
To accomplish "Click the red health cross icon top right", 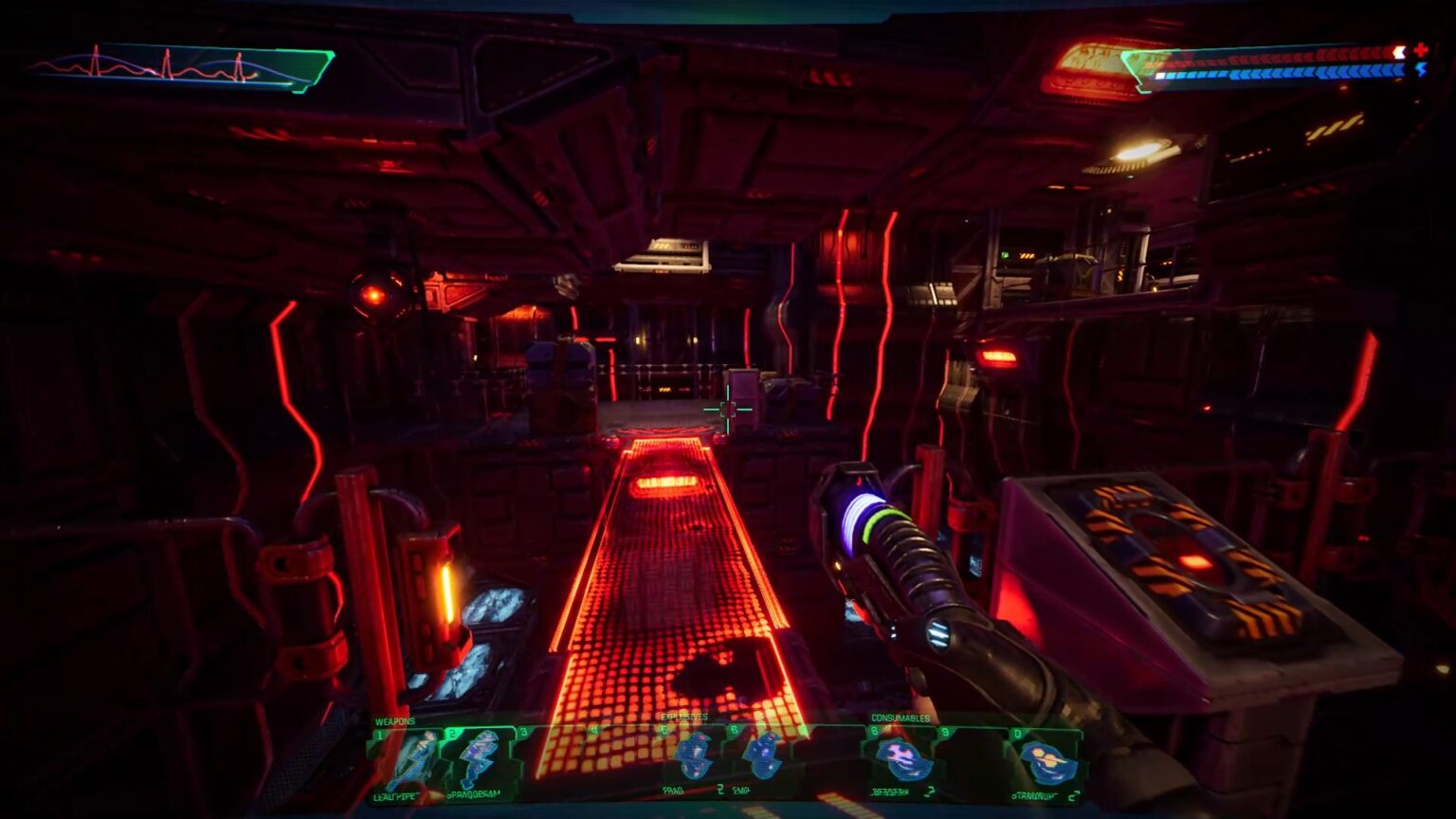I will coord(1421,50).
